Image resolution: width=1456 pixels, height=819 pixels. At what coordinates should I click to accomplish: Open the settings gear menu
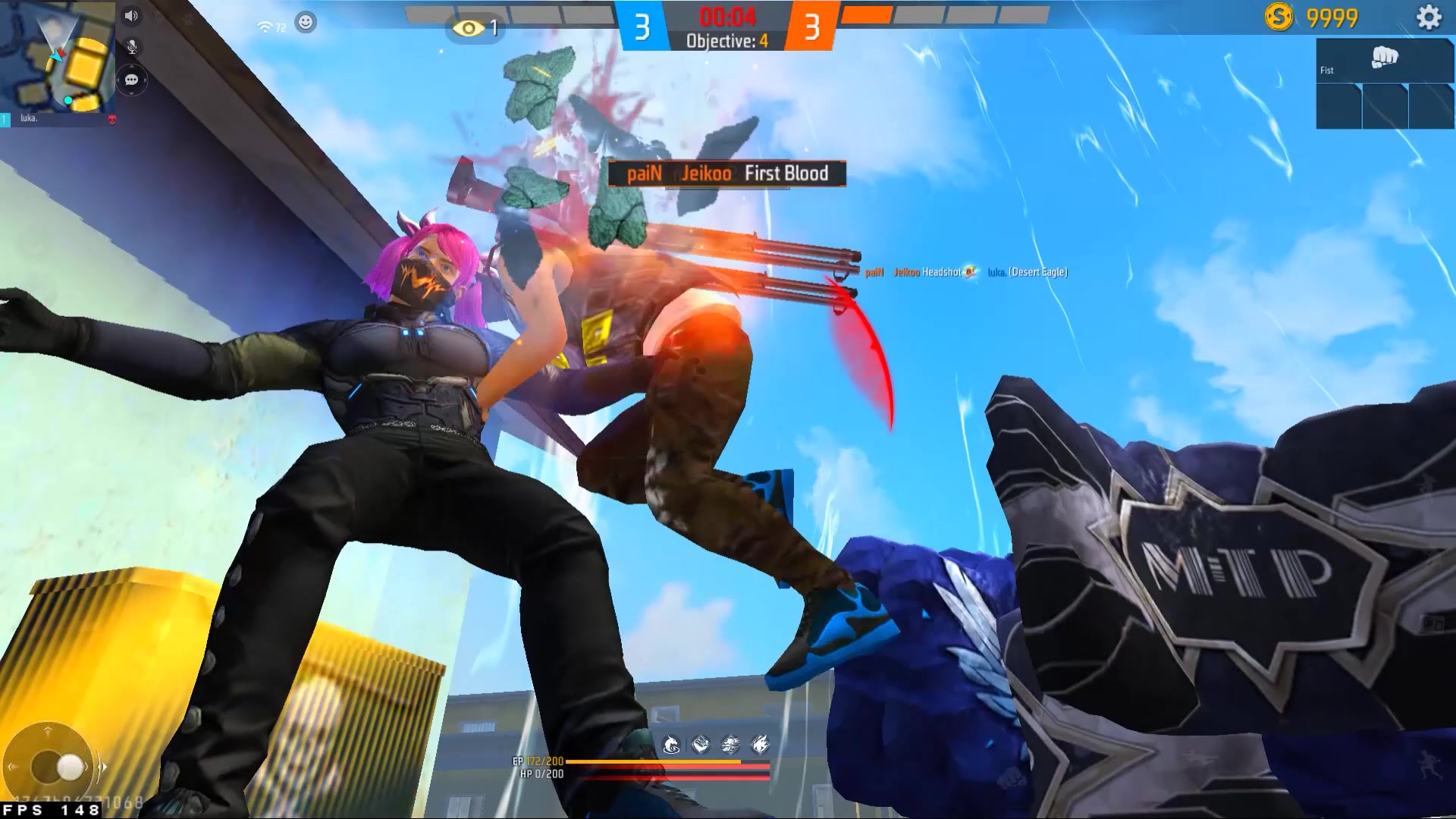click(x=1429, y=17)
